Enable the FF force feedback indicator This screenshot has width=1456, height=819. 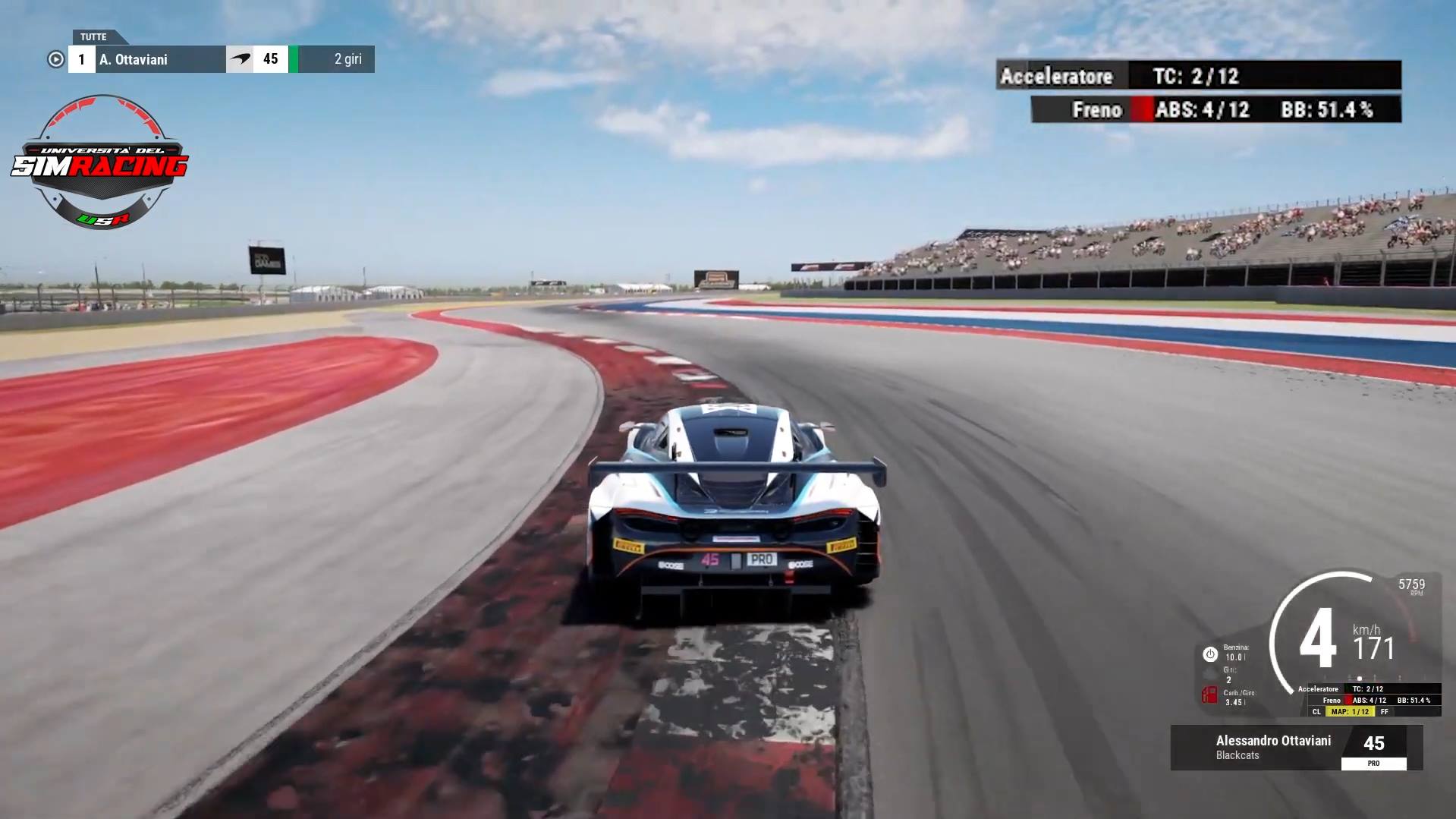(x=1385, y=712)
